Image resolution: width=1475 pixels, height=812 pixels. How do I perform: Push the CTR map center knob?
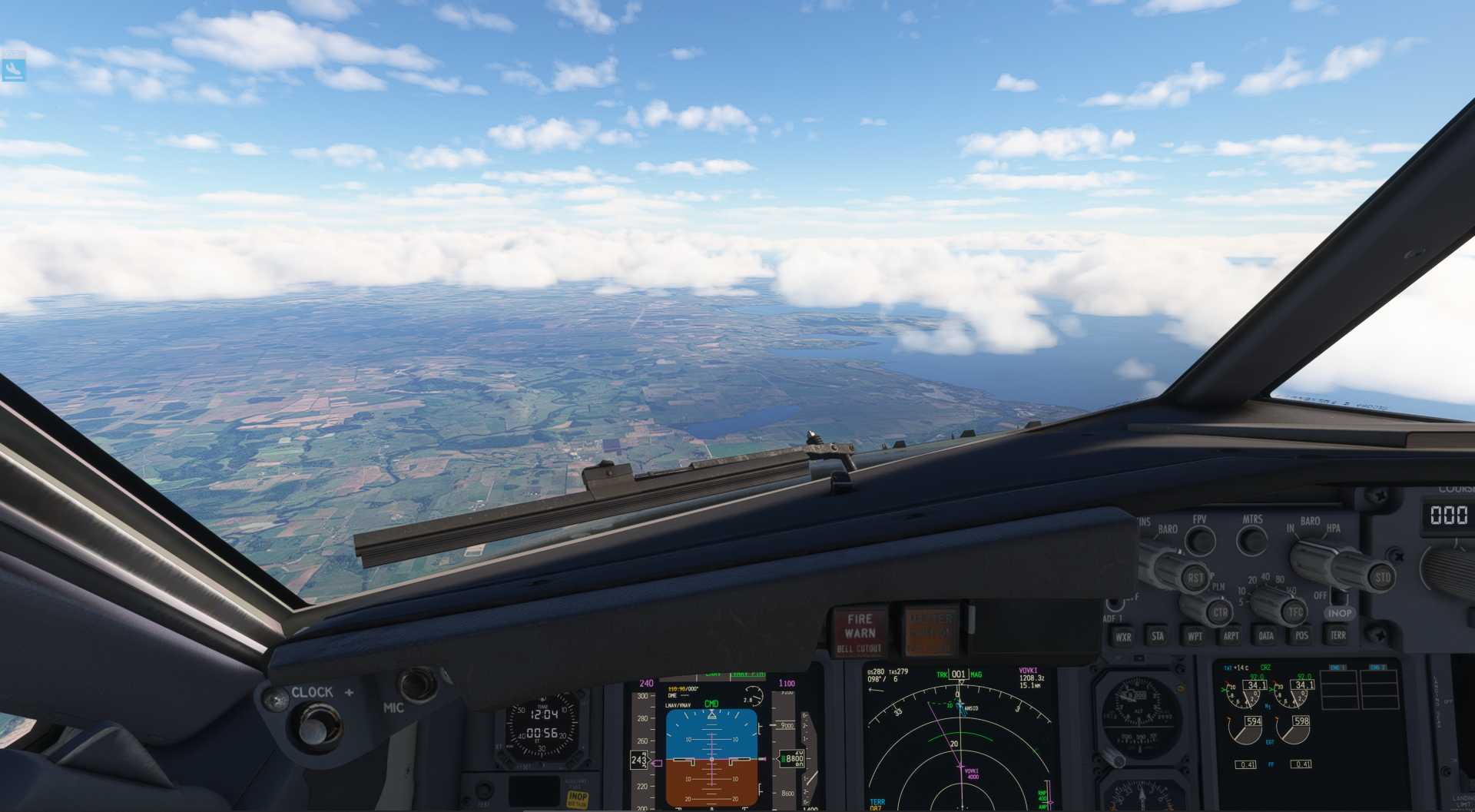coord(1219,612)
